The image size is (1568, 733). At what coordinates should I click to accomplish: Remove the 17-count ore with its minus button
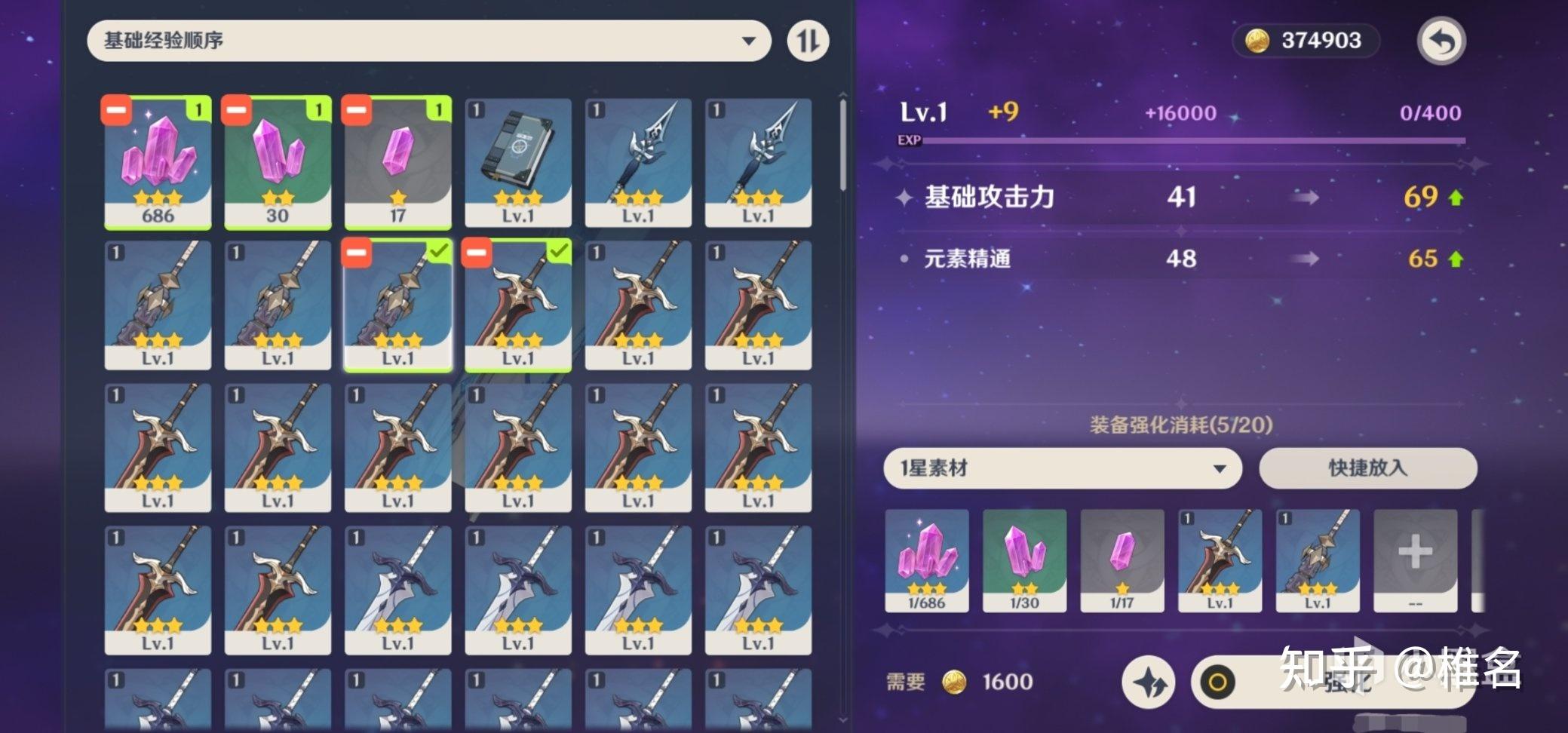point(357,110)
